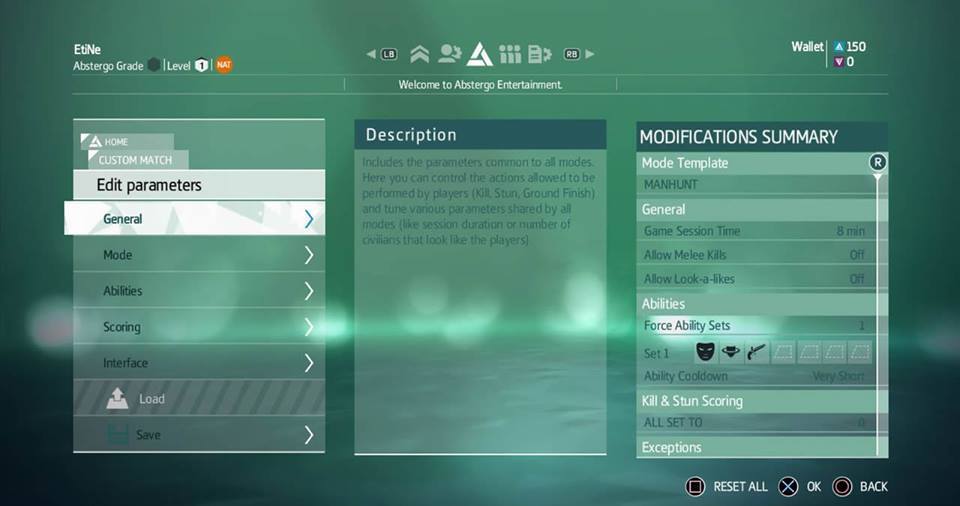The image size is (960, 506).
Task: Return to the CUSTOM MATCH breadcrumb
Action: click(134, 160)
